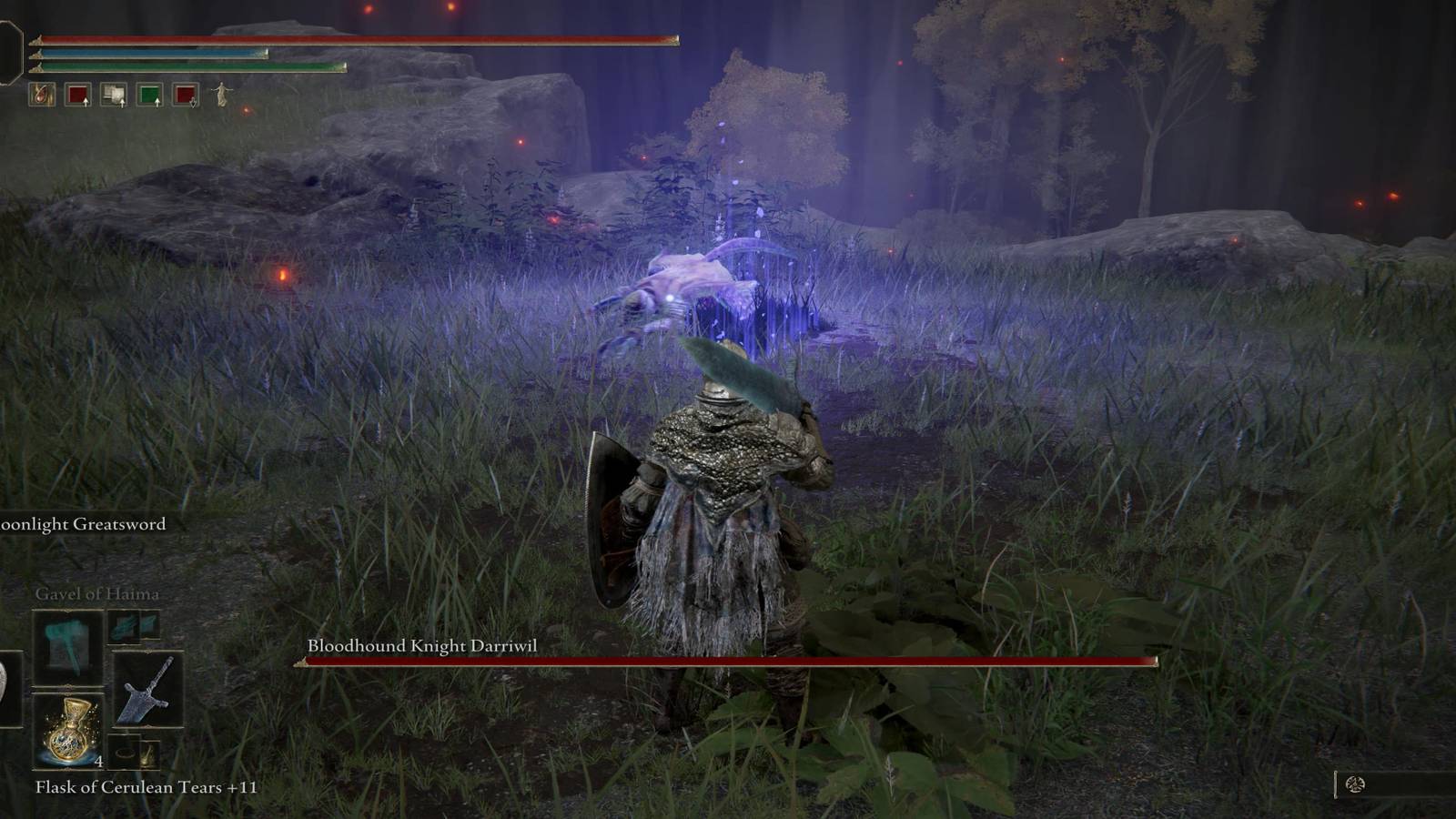The image size is (1456, 819).
Task: Select the Gavel of Haima spell icon
Action: pos(66,649)
